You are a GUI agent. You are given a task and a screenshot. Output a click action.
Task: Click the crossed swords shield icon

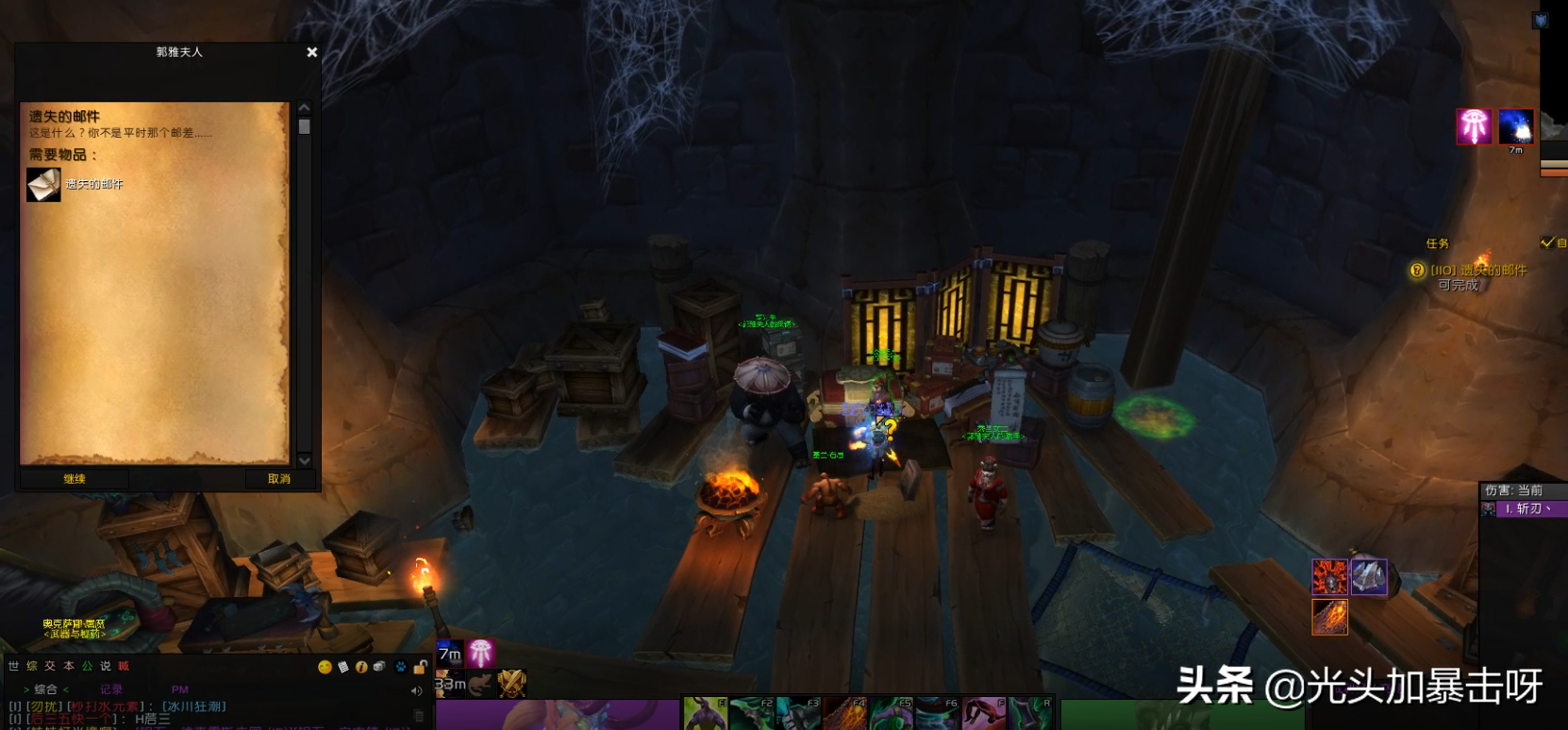[x=512, y=683]
